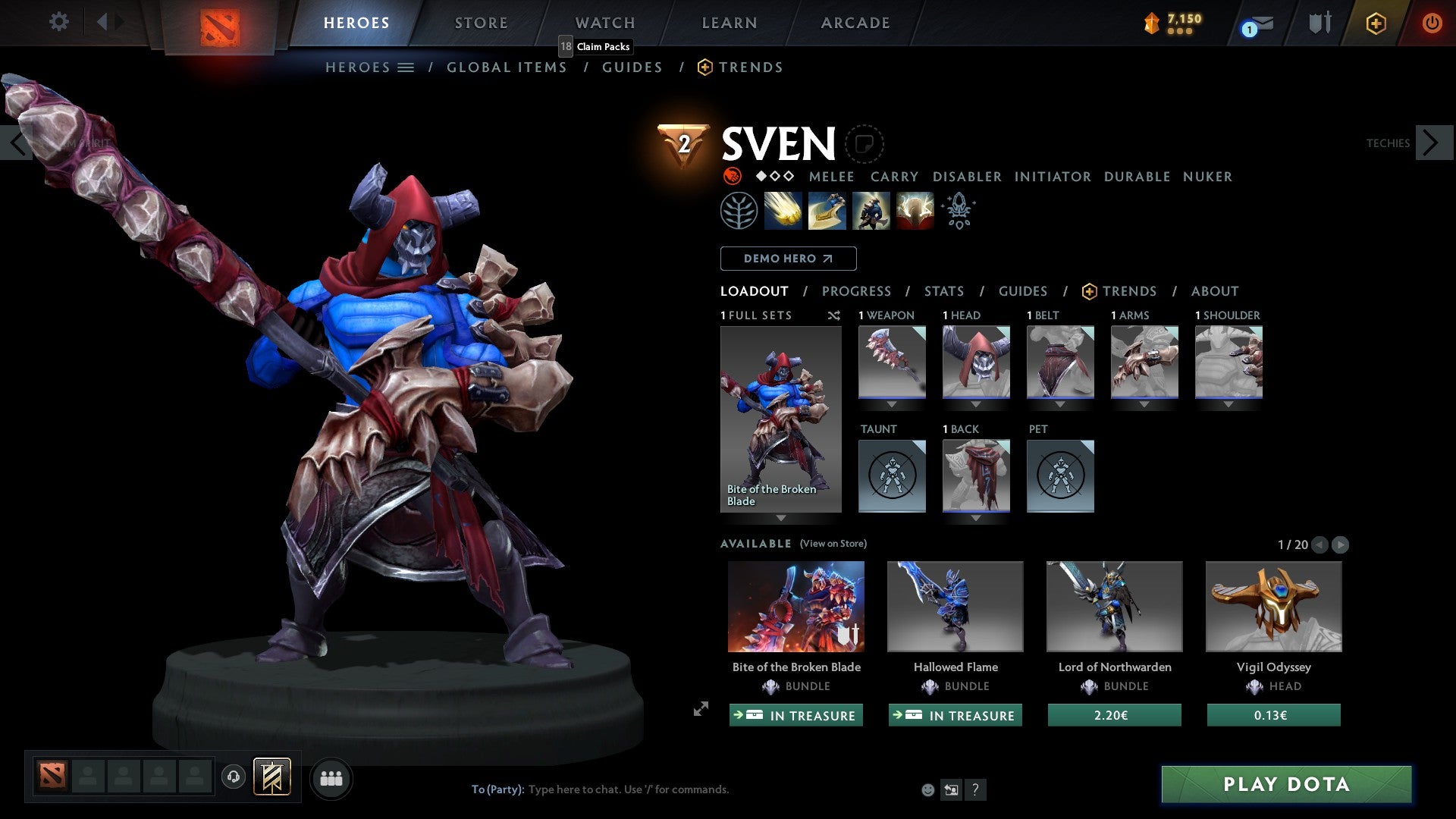Open the ARCADE menu
Image resolution: width=1456 pixels, height=819 pixels.
click(855, 23)
